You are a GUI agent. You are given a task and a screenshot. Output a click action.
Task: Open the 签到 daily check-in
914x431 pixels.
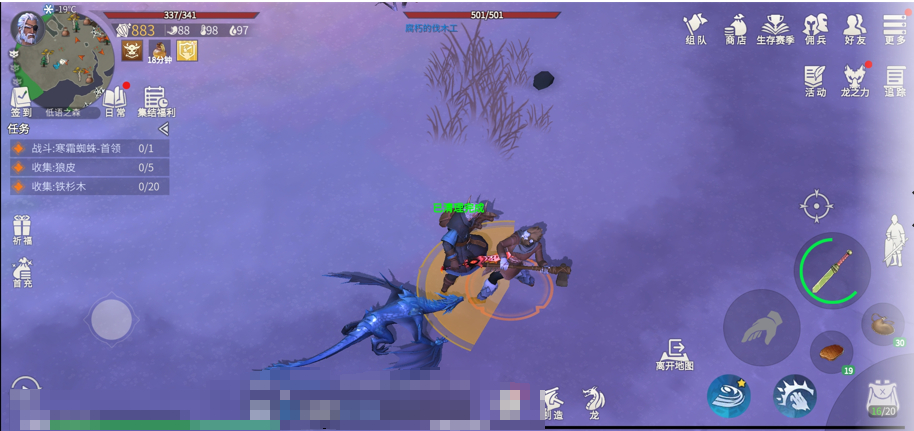pyautogui.click(x=21, y=102)
